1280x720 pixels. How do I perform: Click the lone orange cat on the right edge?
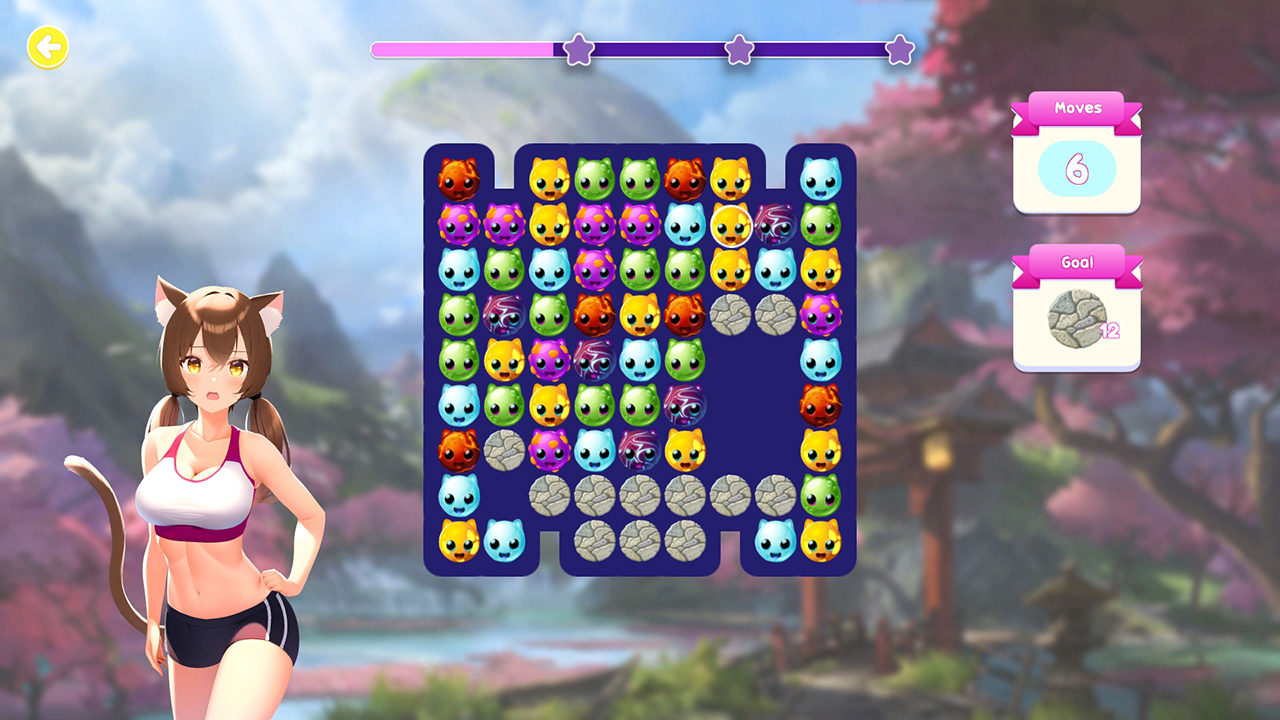[820, 405]
